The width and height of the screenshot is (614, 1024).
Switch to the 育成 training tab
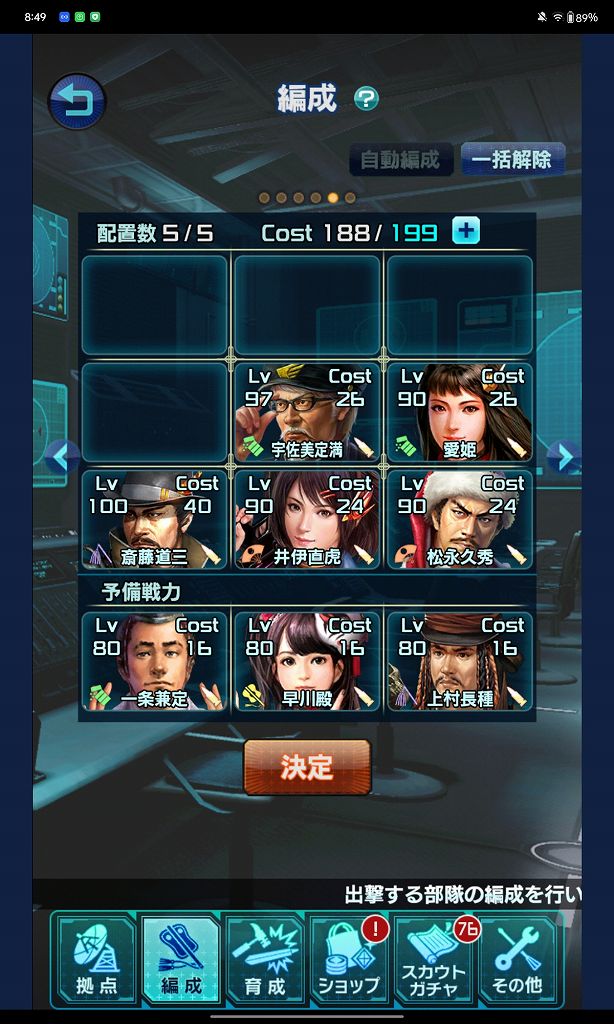click(x=265, y=959)
